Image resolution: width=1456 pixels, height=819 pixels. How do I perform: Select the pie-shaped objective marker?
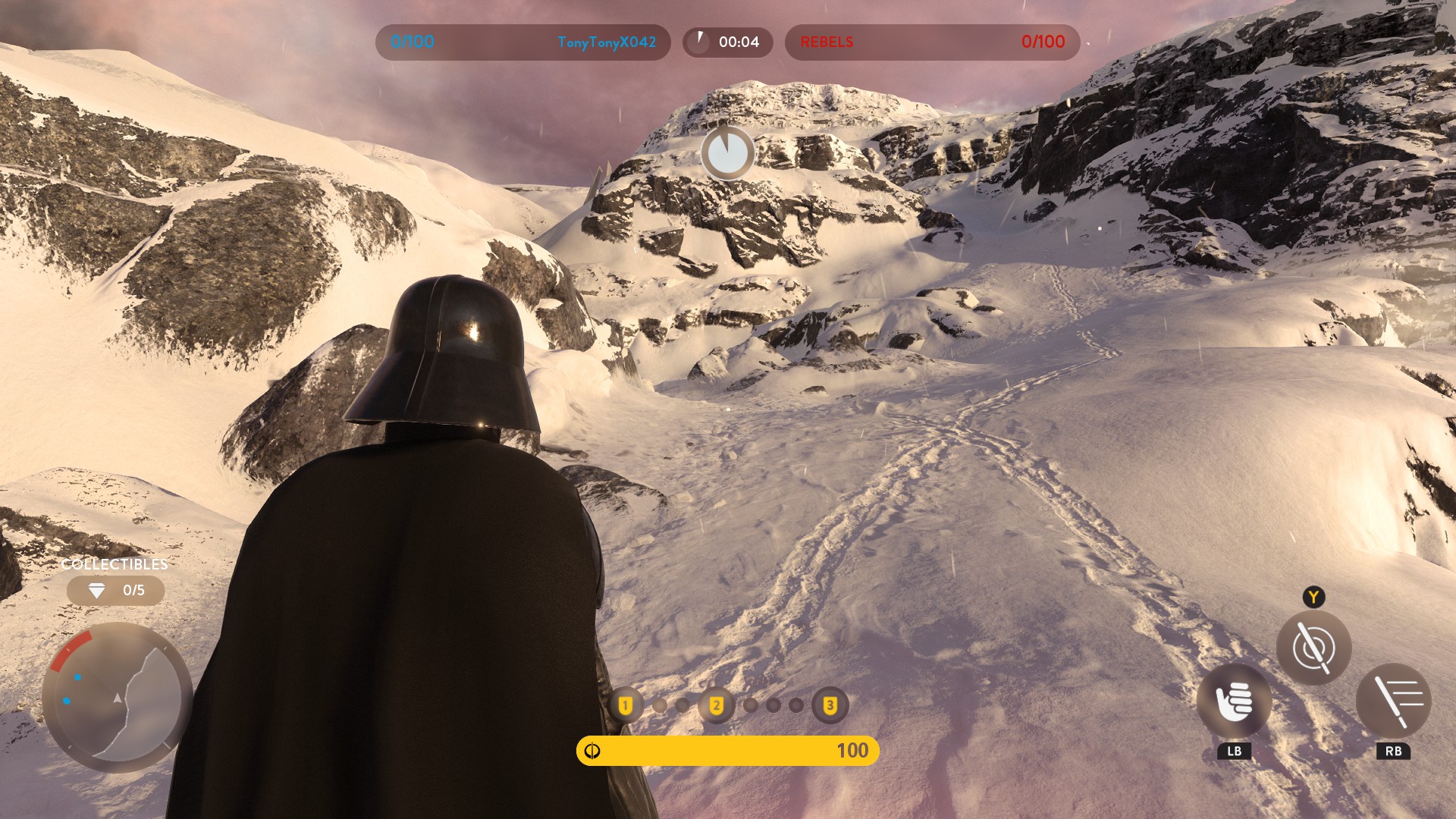tap(727, 153)
